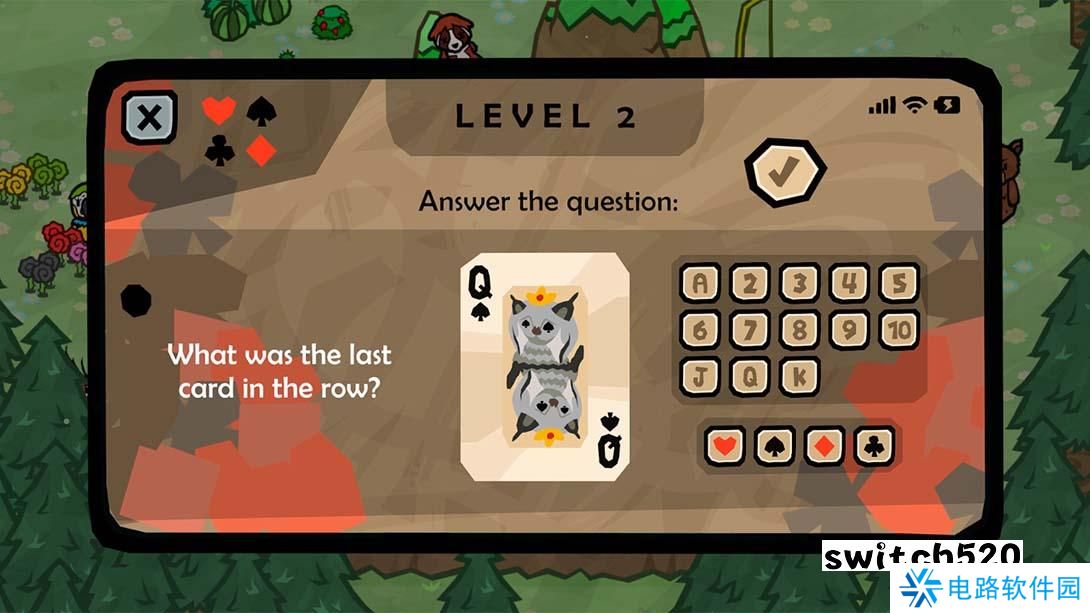This screenshot has height=613, width=1090.
Task: Pick the number 3 rank button
Action: coord(799,284)
